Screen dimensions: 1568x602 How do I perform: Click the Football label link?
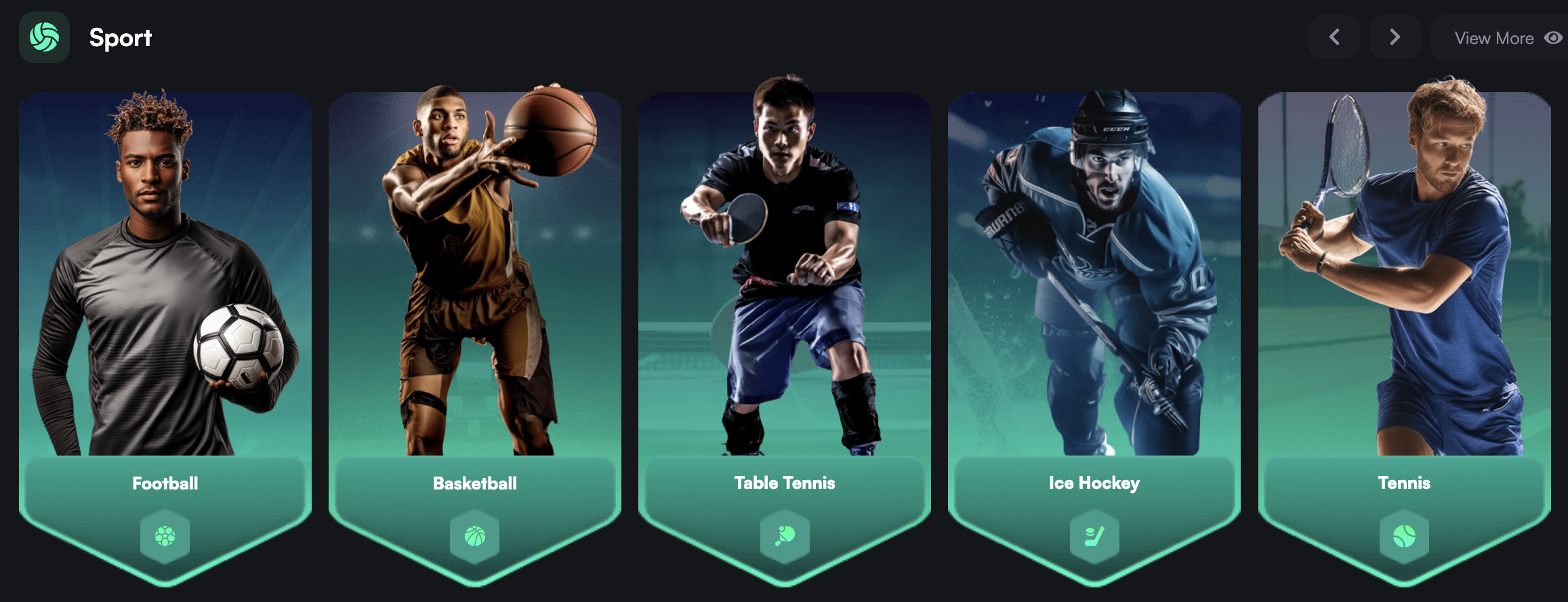point(165,483)
